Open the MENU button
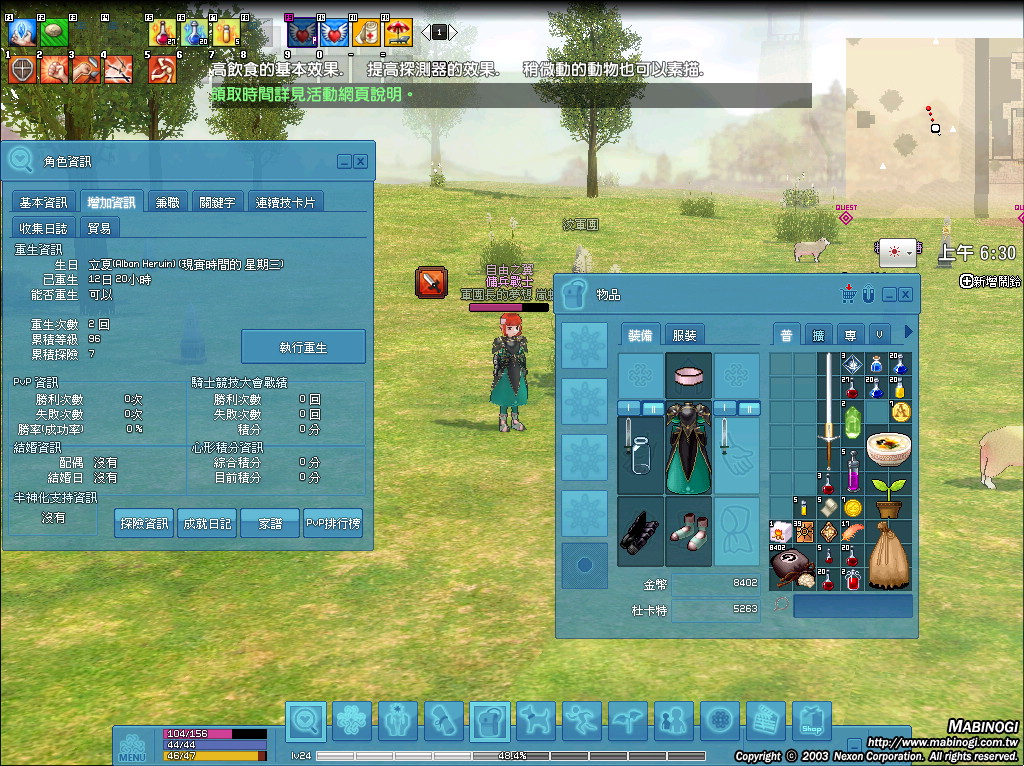 (x=132, y=746)
